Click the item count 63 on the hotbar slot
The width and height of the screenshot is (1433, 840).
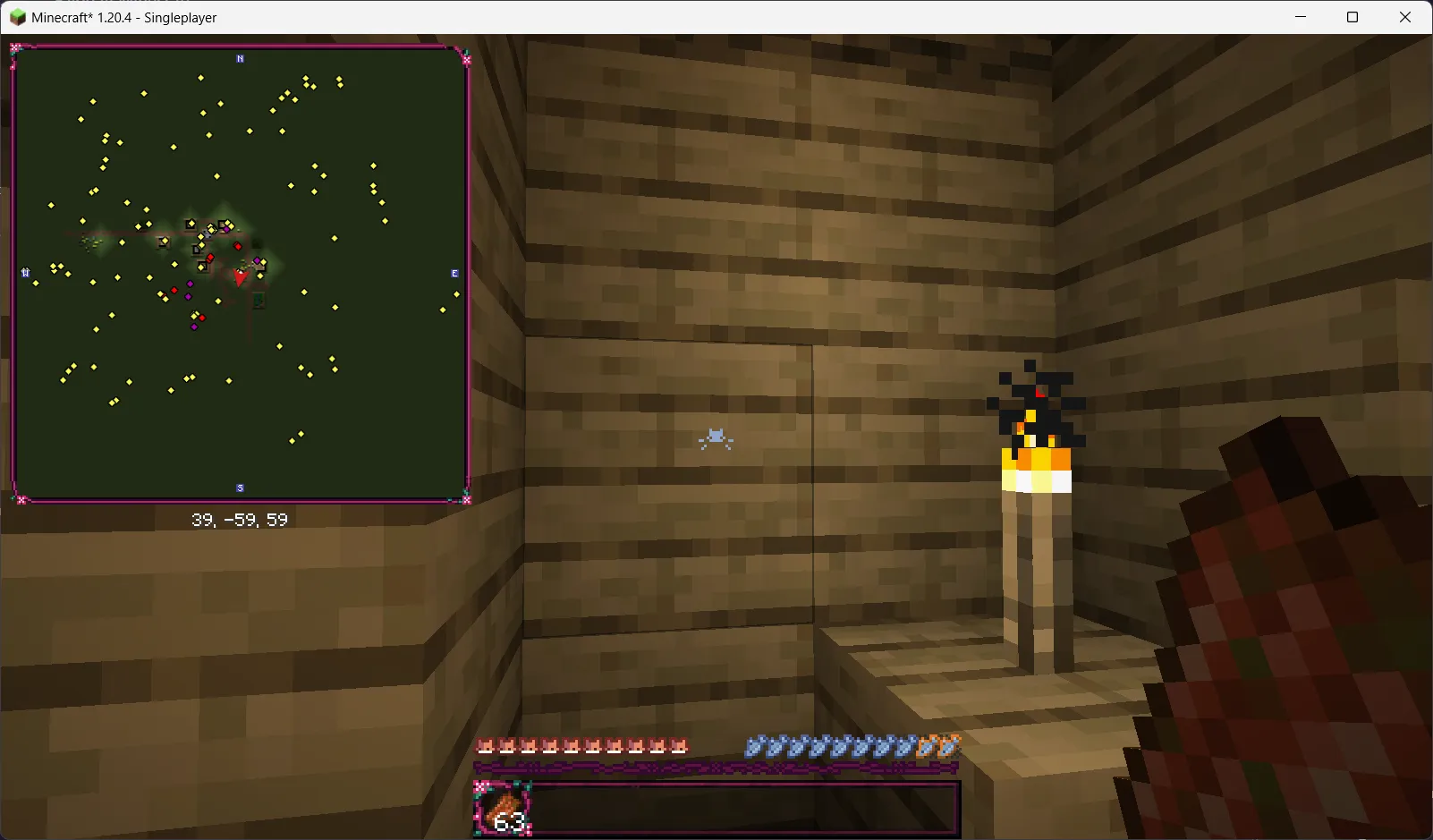[x=507, y=821]
